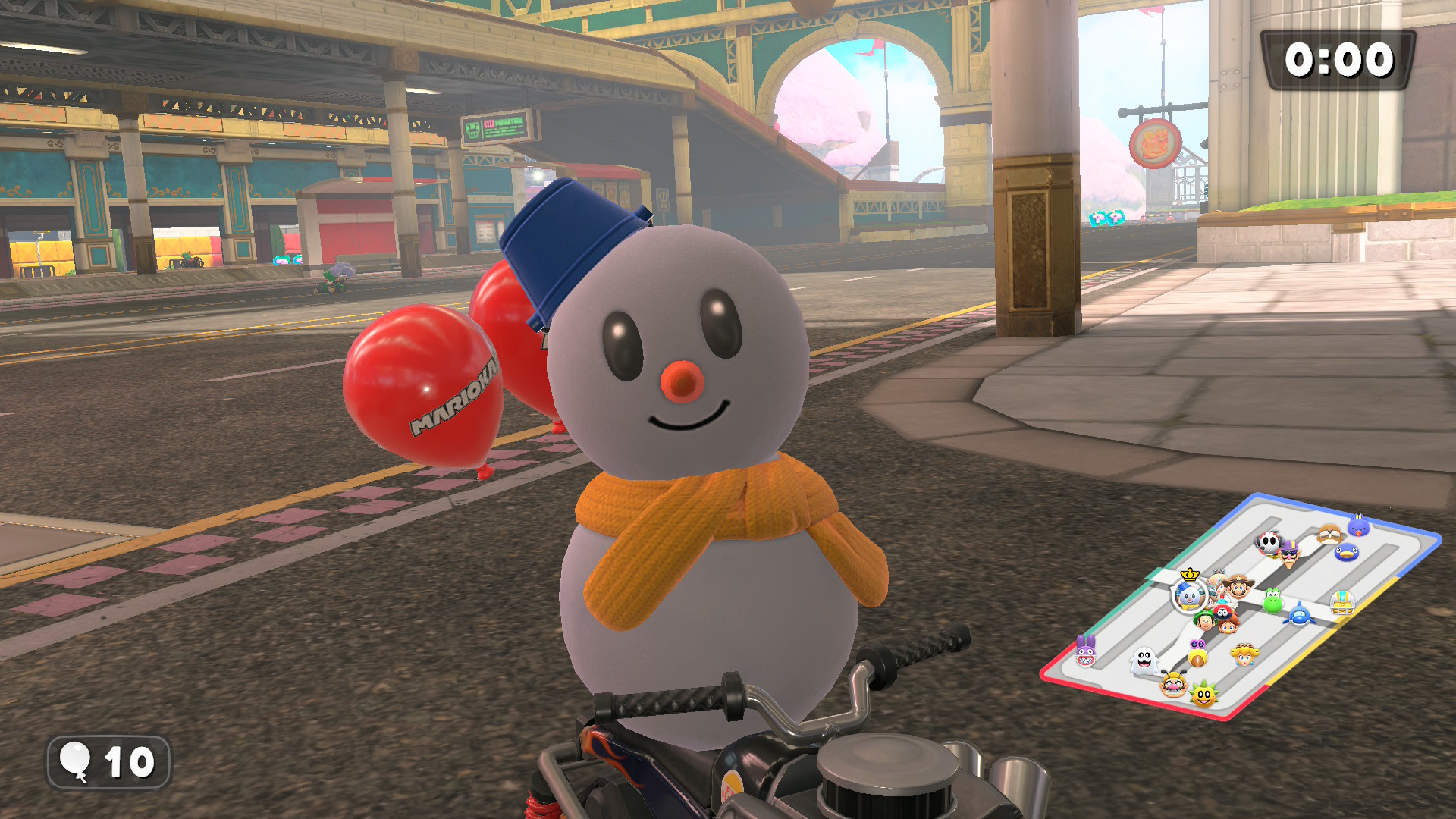1456x819 pixels.
Task: Select Daisy's face marker on the minimap
Action: click(1227, 624)
